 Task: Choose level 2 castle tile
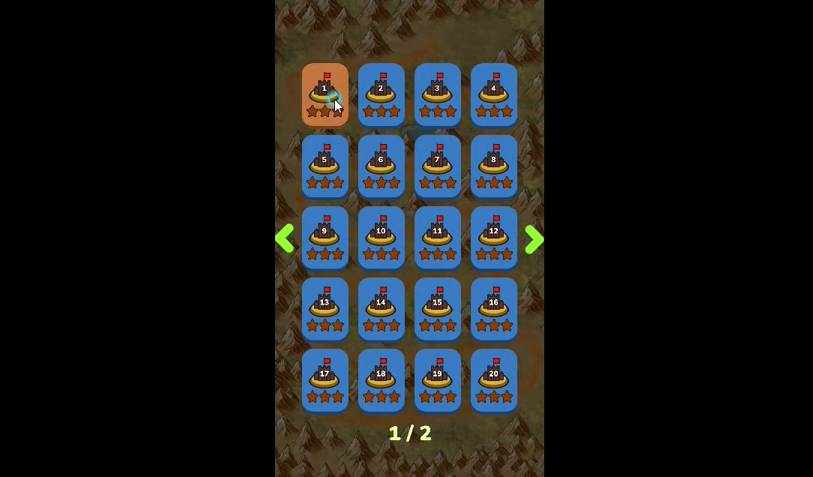(381, 95)
